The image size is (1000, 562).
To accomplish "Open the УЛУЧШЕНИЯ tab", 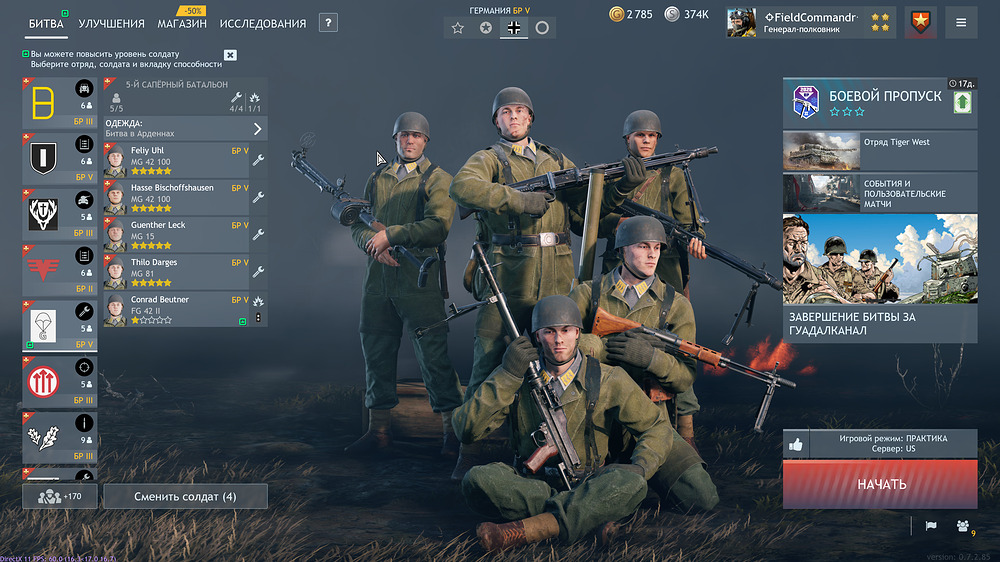I will [x=111, y=23].
